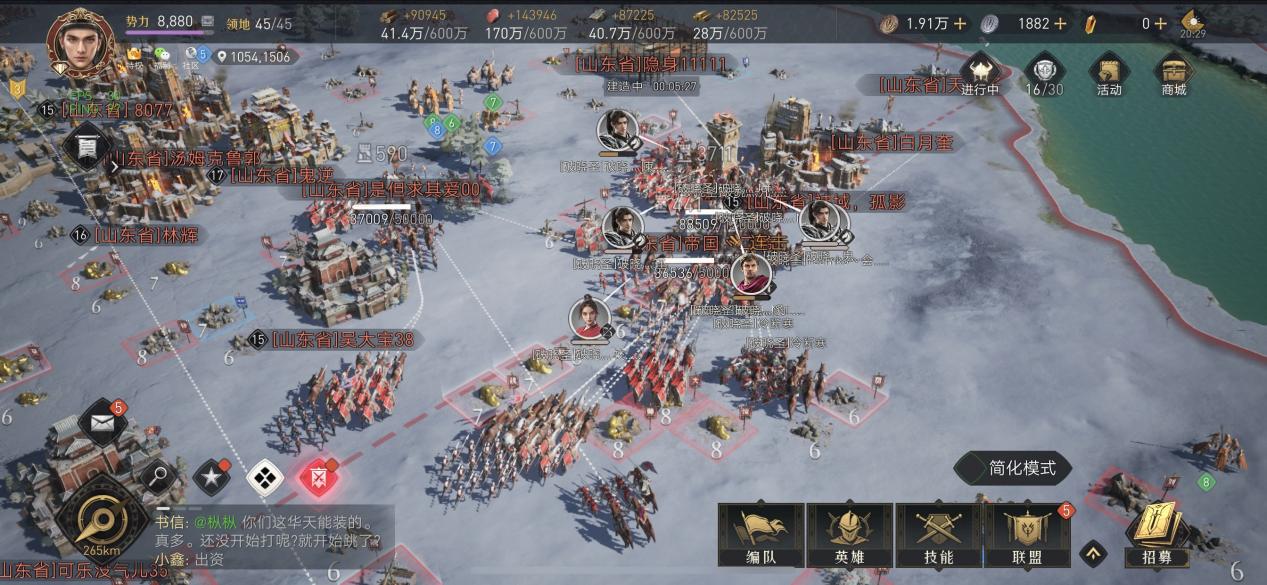Open the red crossed-swords banner button
1267x585 pixels.
tap(319, 478)
